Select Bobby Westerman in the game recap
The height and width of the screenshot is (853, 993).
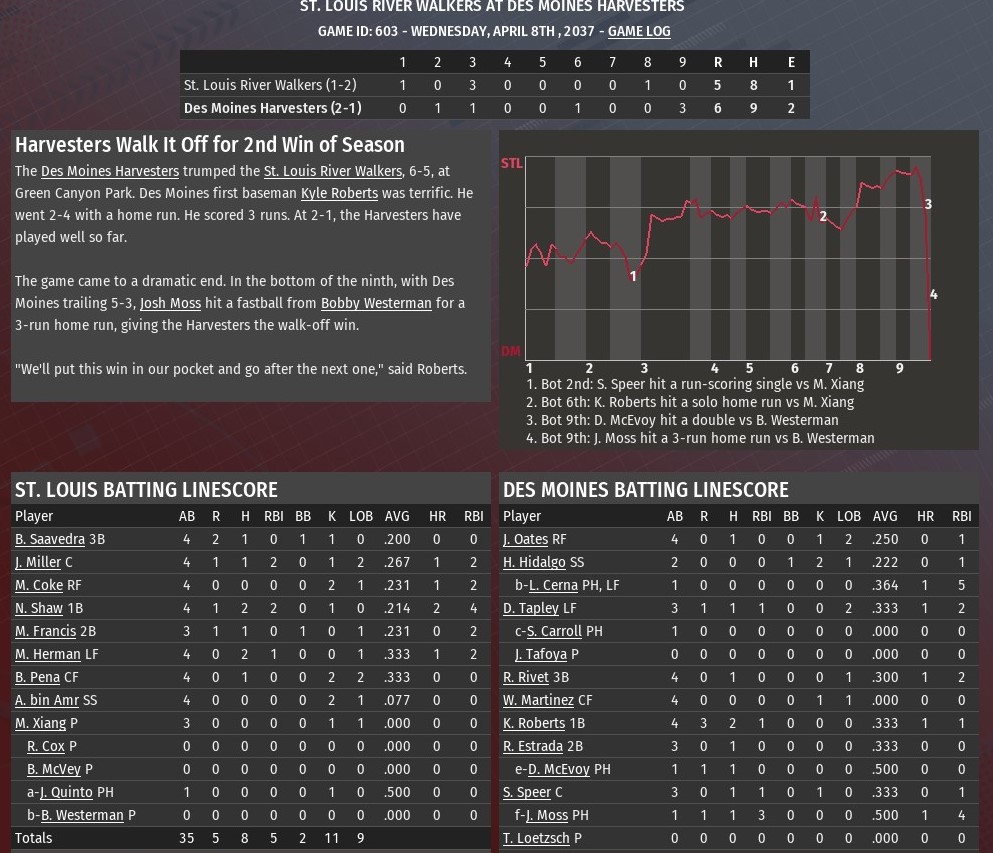[x=376, y=303]
